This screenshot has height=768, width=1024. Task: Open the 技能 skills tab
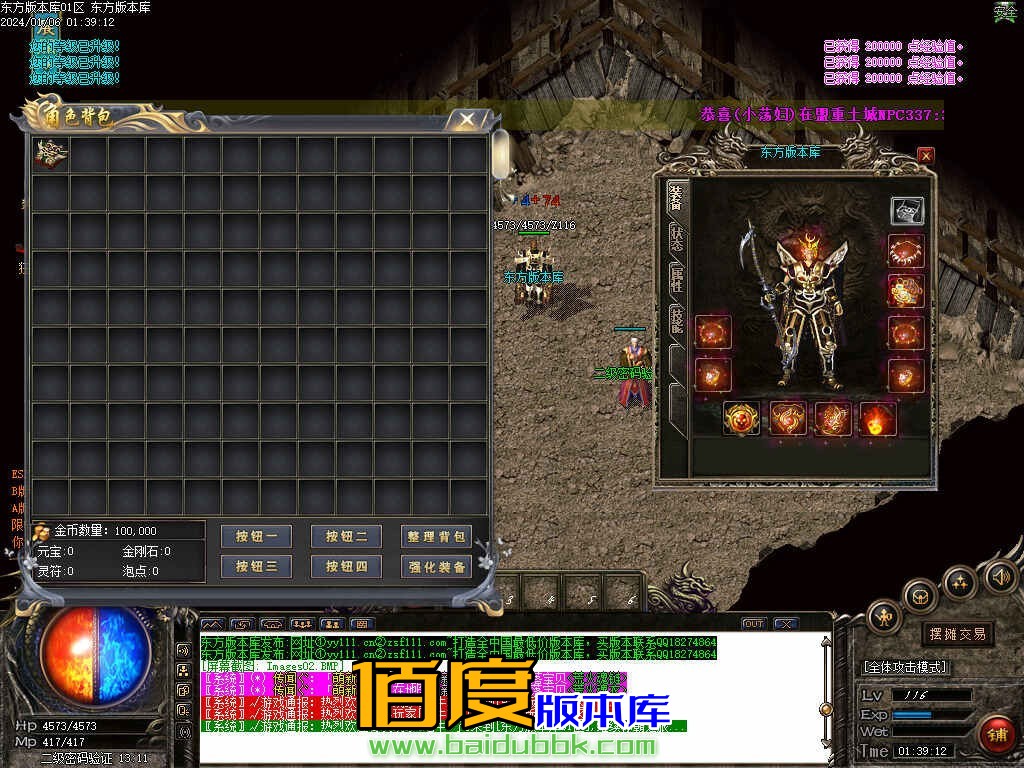tap(677, 320)
